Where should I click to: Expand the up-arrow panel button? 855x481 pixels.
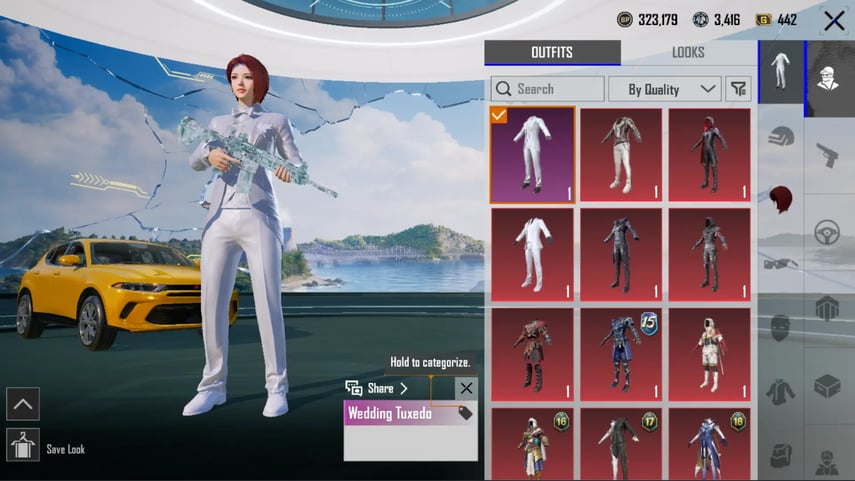(x=23, y=403)
